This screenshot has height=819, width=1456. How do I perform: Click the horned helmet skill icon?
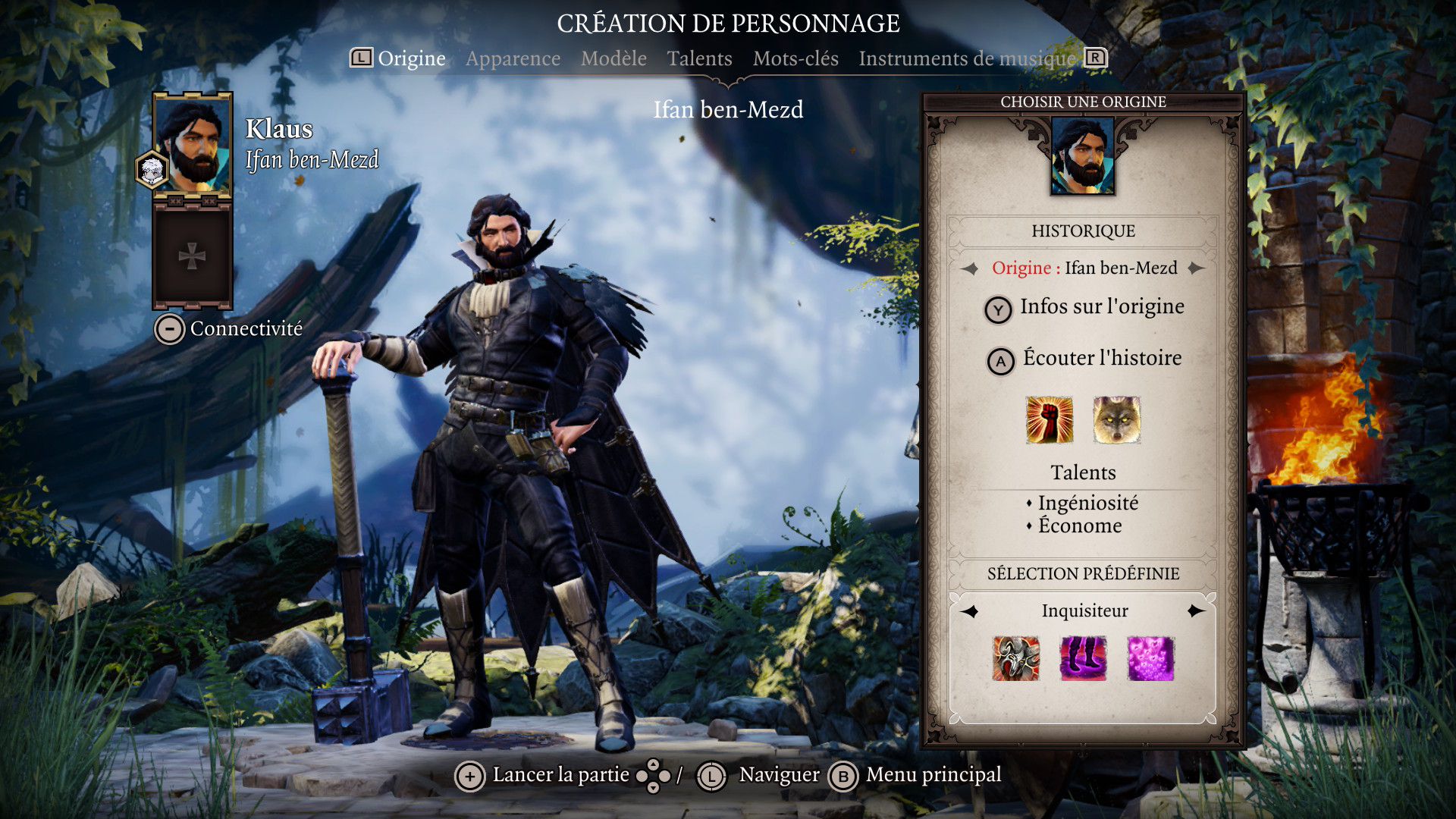coord(1016,658)
